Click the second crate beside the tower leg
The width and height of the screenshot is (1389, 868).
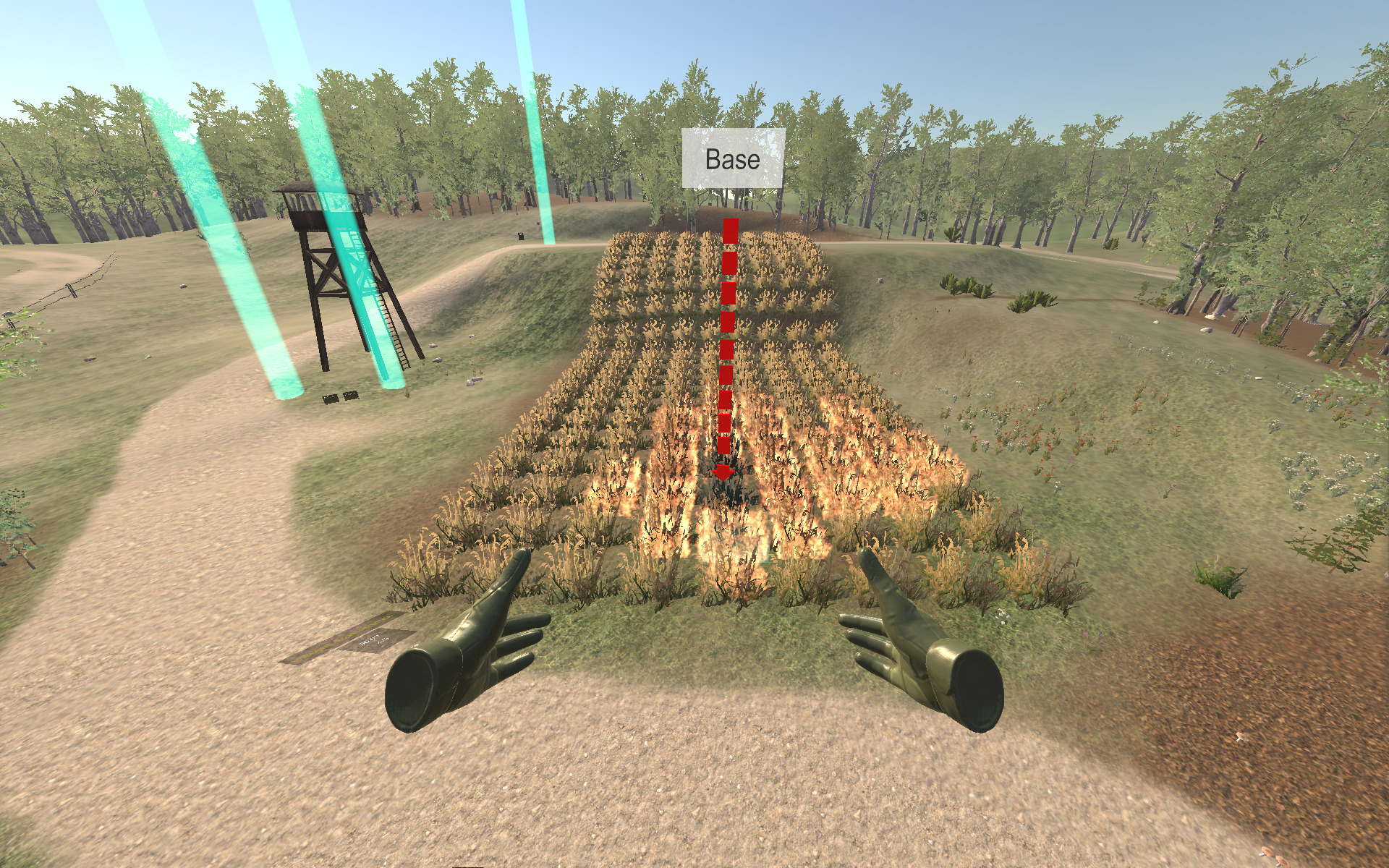click(x=351, y=396)
